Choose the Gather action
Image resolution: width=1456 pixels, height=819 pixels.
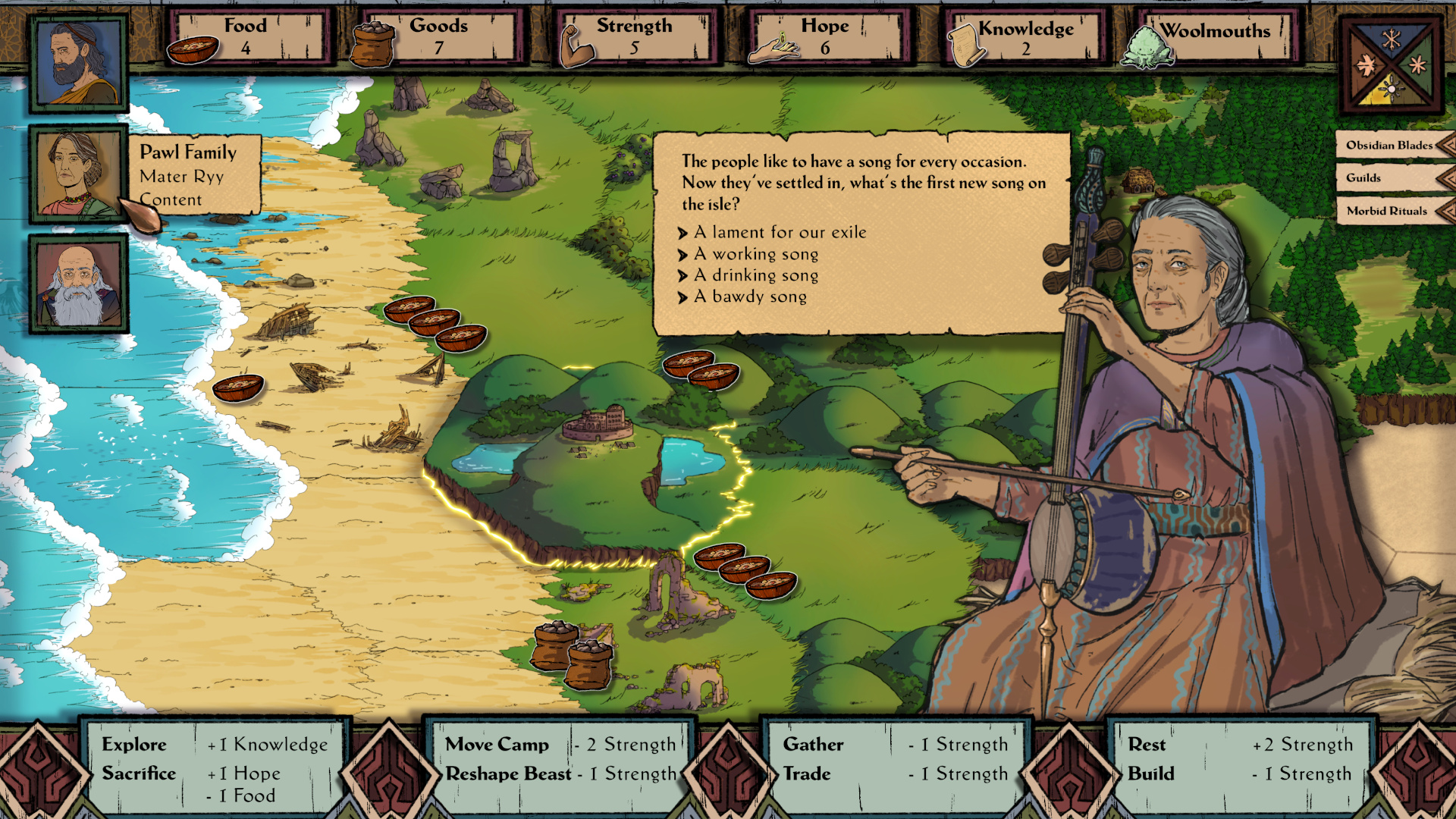(x=813, y=745)
